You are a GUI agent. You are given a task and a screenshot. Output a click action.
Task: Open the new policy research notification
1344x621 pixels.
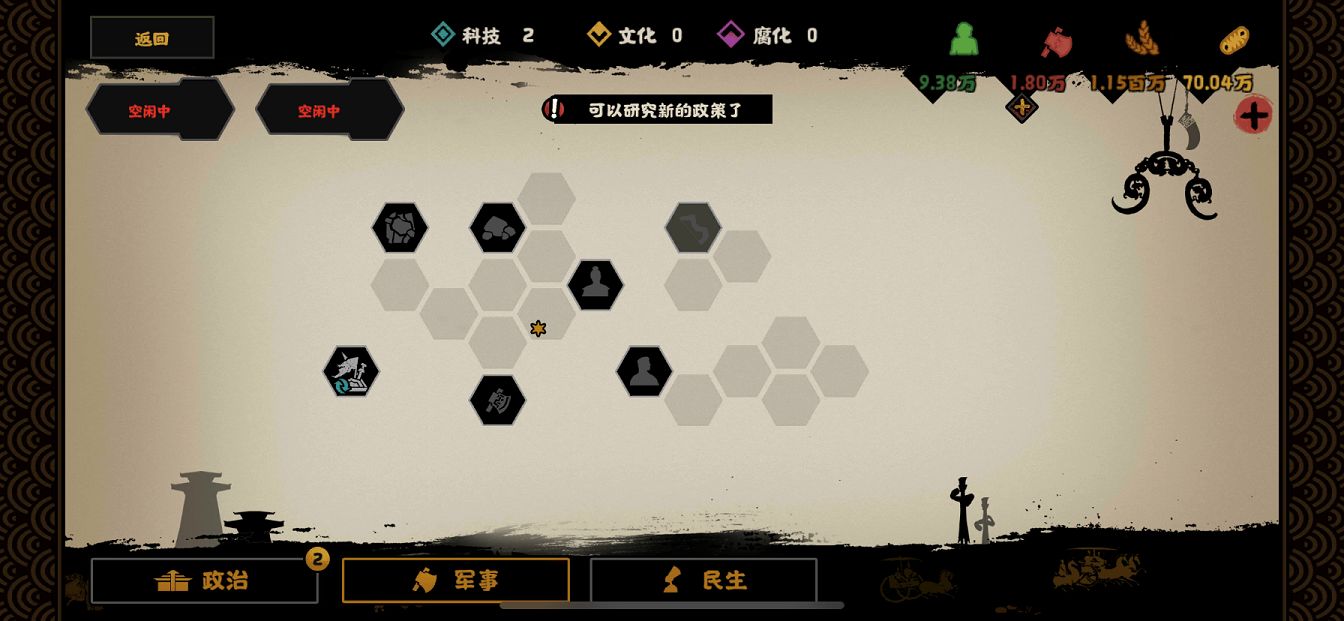(658, 110)
